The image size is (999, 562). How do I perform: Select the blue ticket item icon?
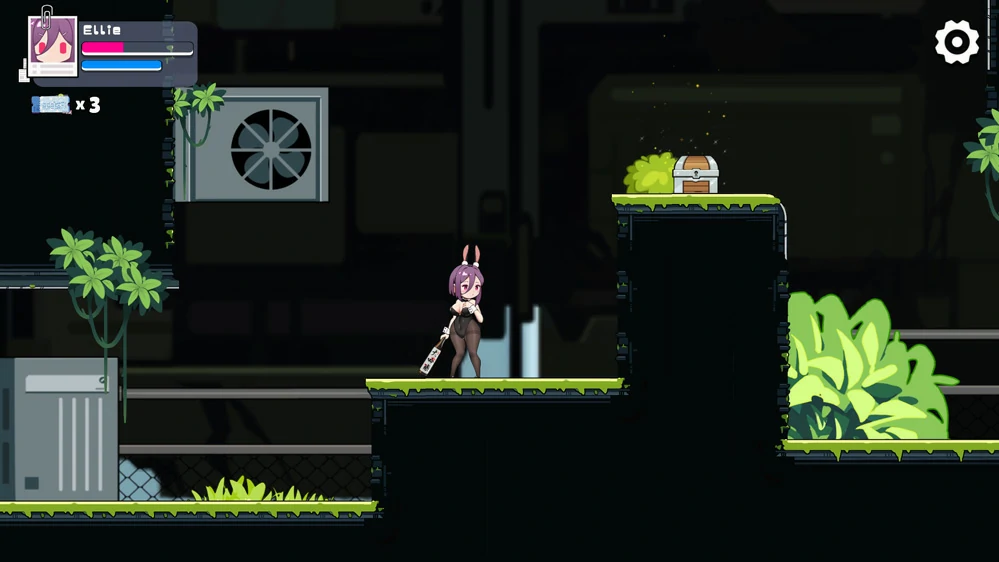click(51, 104)
